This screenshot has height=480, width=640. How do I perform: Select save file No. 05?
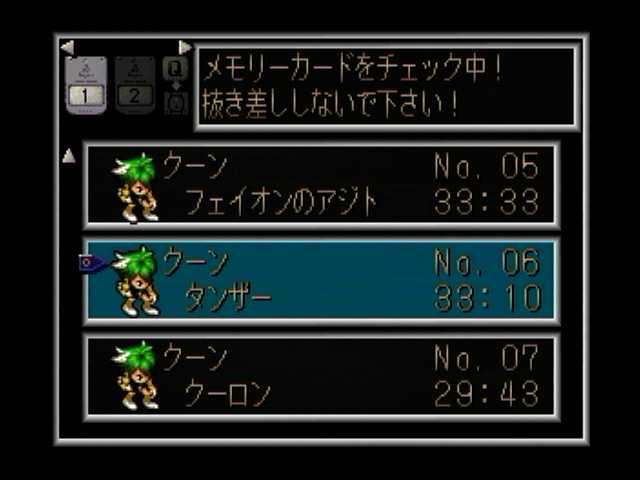point(320,185)
